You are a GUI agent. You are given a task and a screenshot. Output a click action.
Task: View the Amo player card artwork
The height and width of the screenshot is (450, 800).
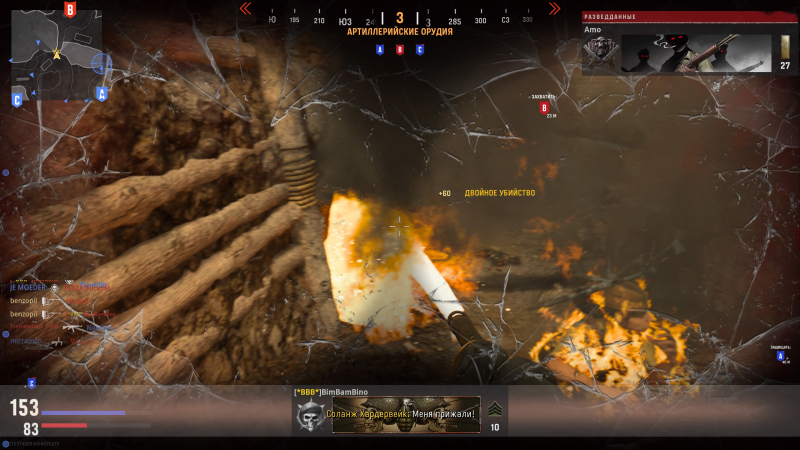(x=696, y=54)
